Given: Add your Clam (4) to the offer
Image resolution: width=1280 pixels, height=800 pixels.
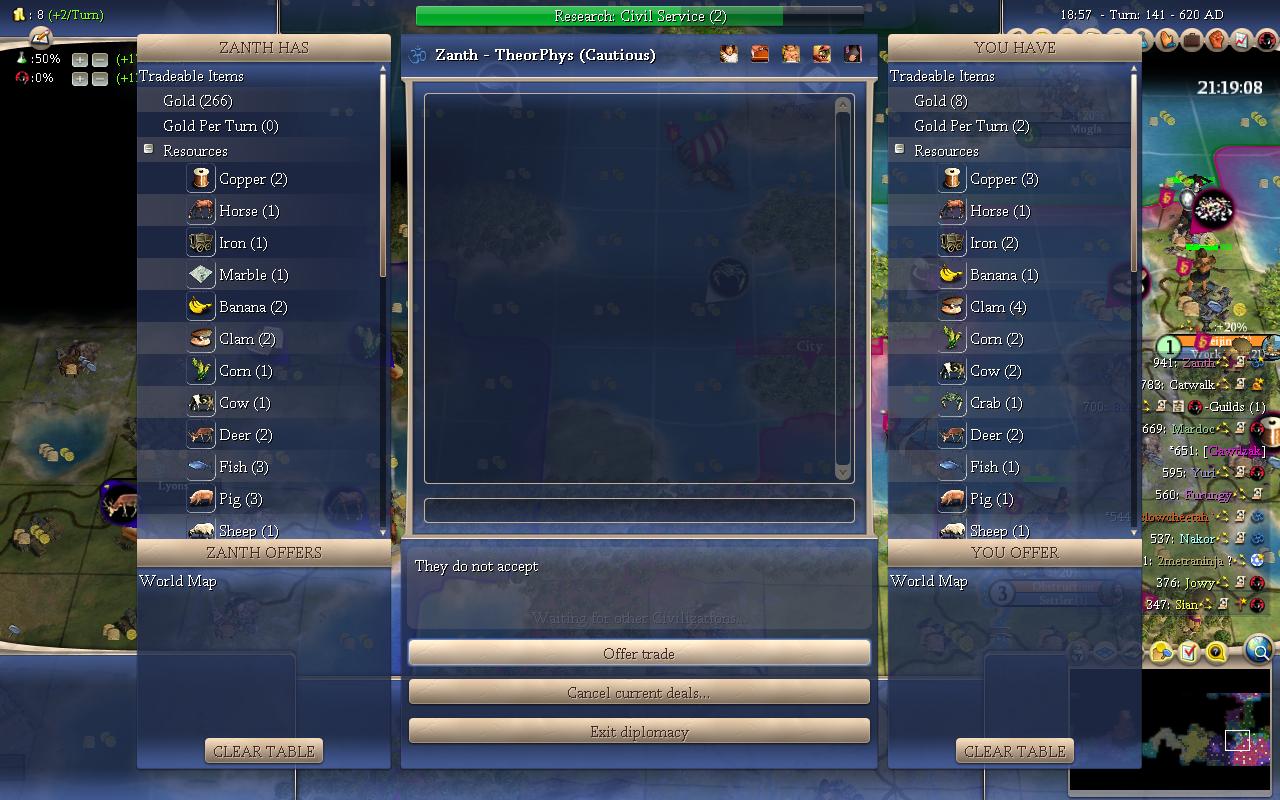Looking at the screenshot, I should click(x=998, y=307).
